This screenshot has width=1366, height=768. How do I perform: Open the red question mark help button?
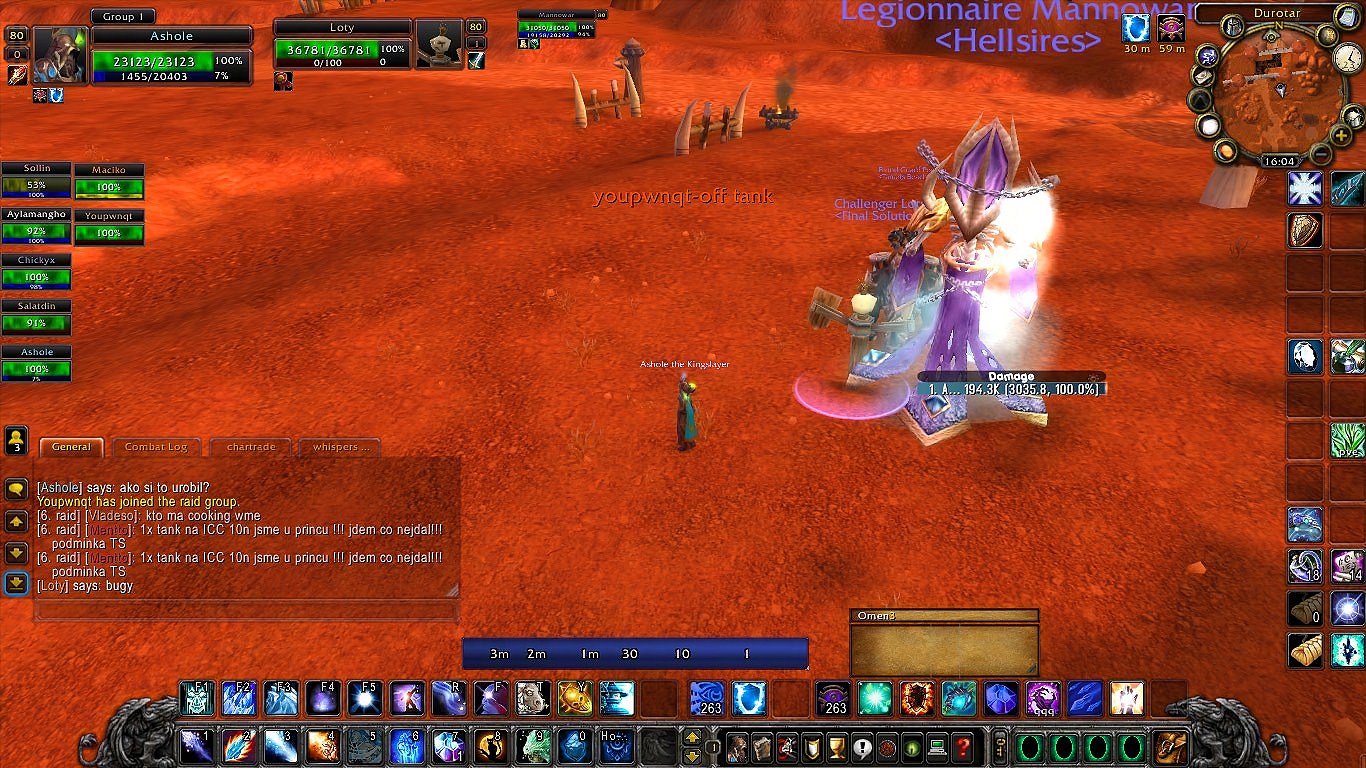click(x=962, y=746)
